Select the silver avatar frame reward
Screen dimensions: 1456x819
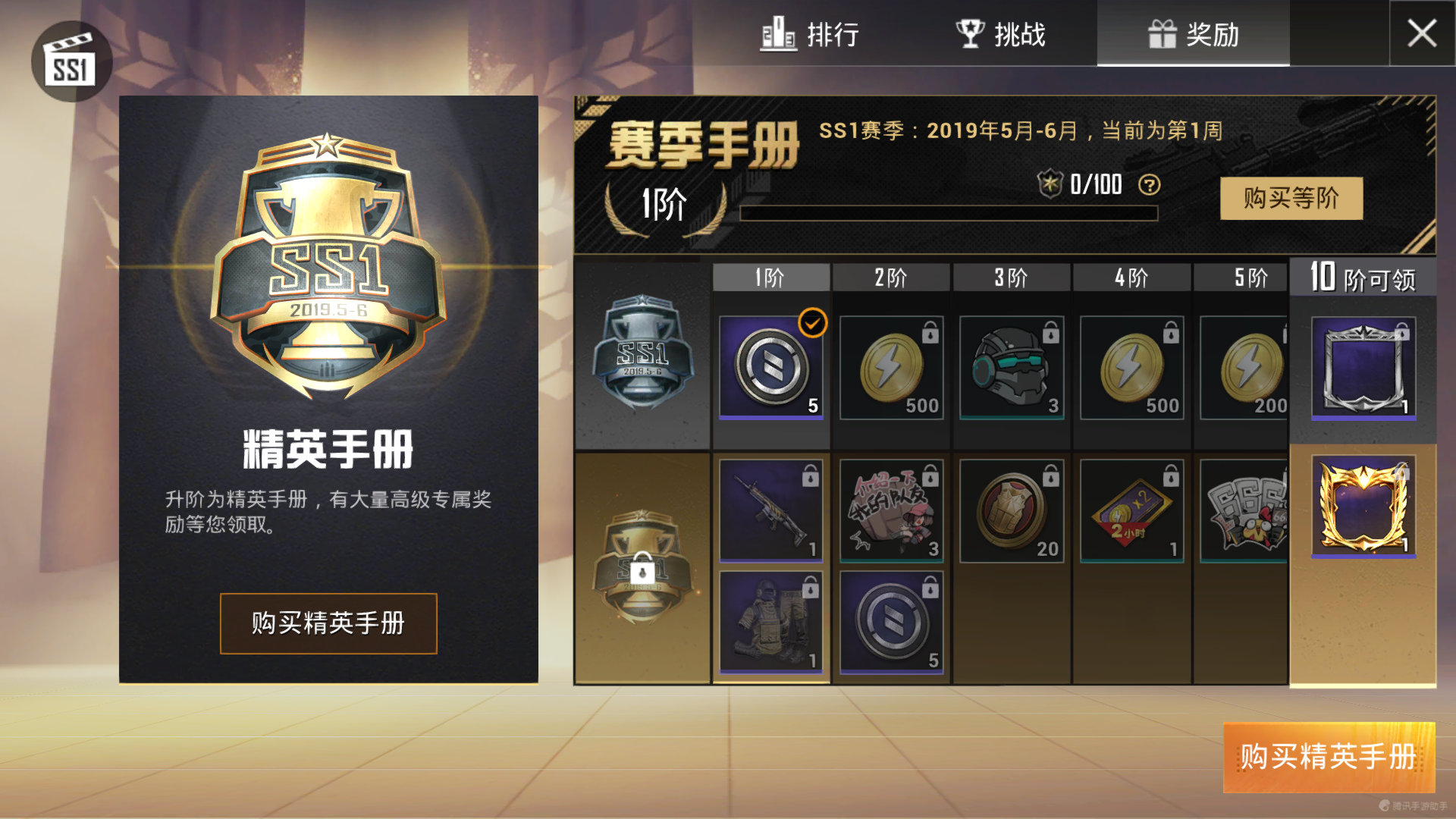[x=1363, y=369]
